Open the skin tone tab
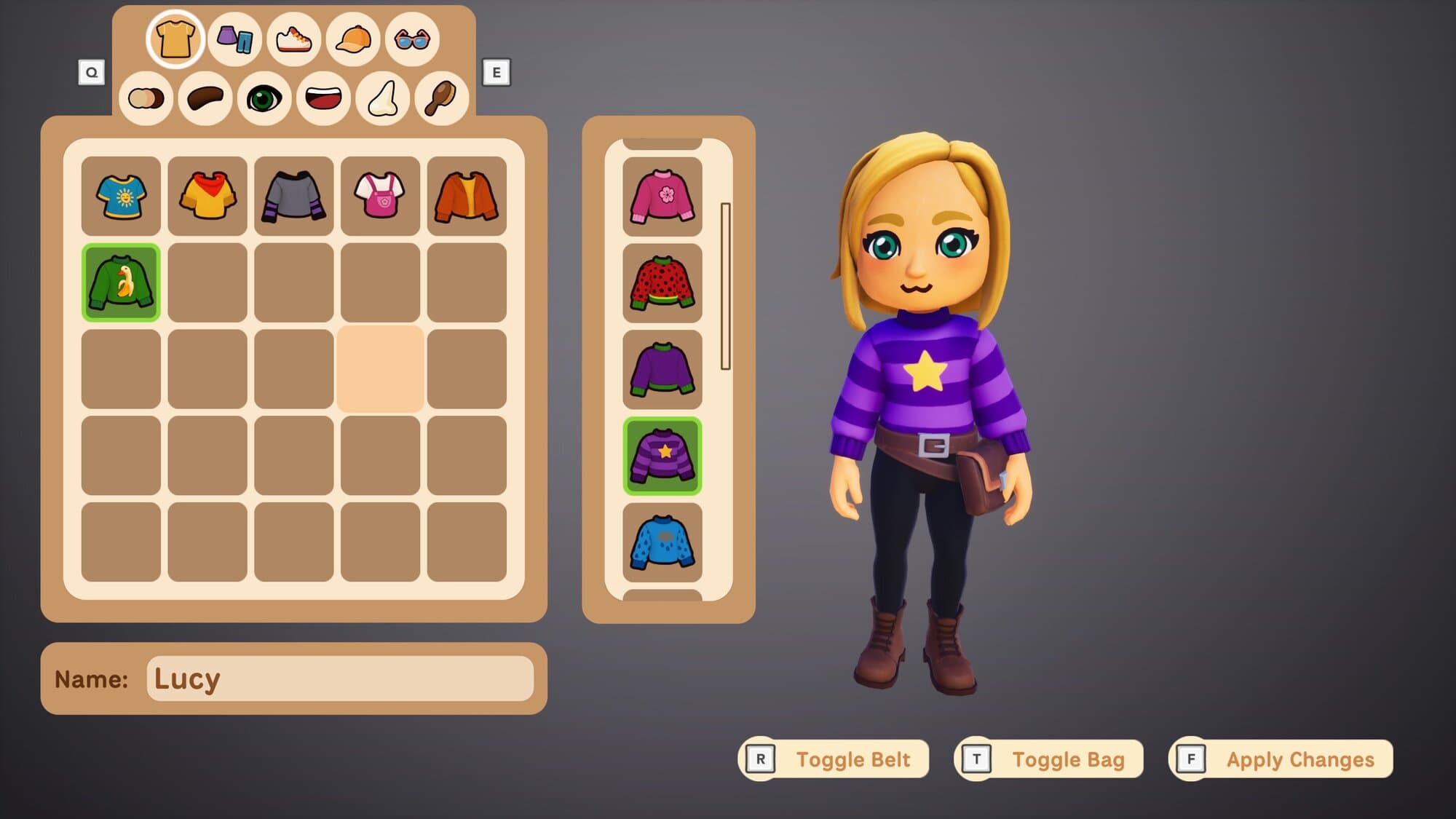The width and height of the screenshot is (1456, 819). pyautogui.click(x=146, y=98)
